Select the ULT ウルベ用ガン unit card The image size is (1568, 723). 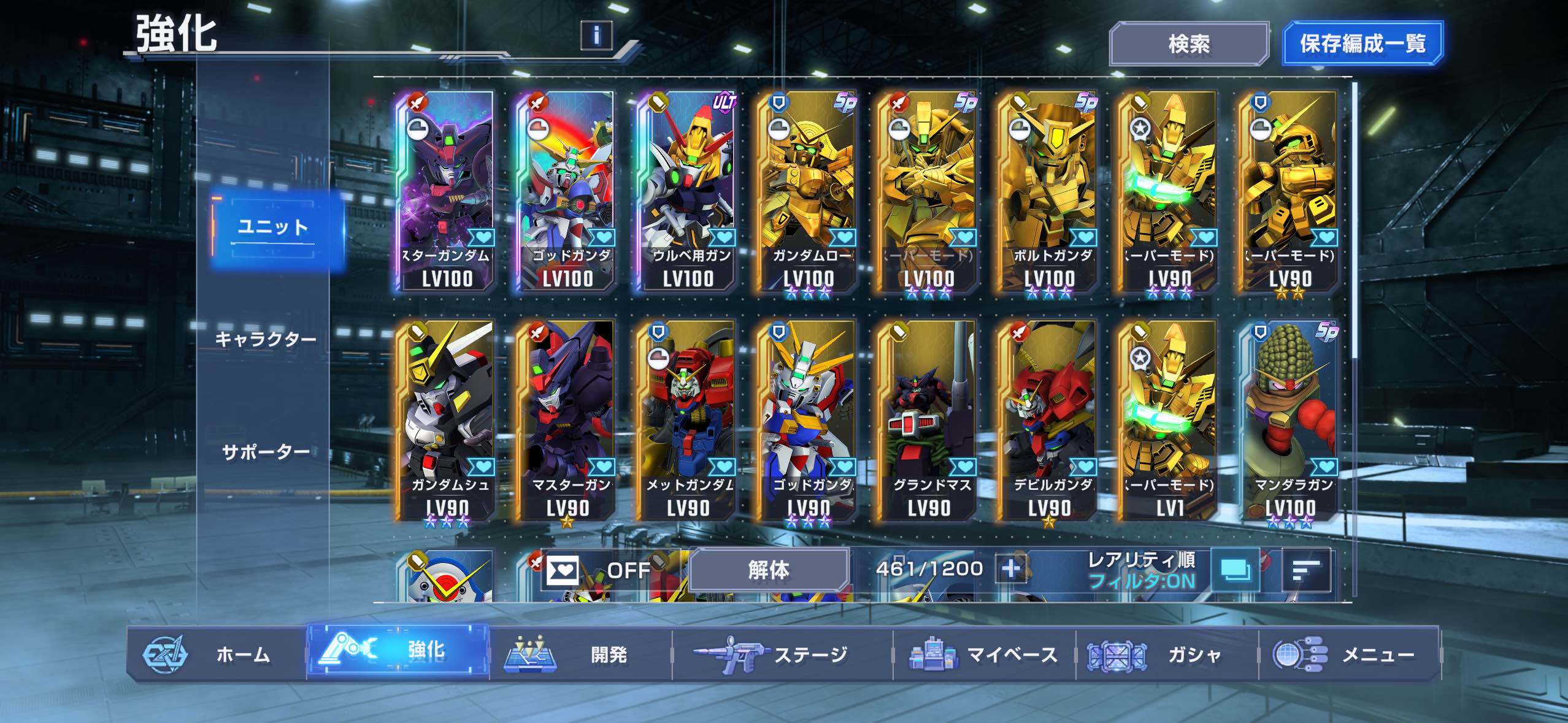click(688, 191)
